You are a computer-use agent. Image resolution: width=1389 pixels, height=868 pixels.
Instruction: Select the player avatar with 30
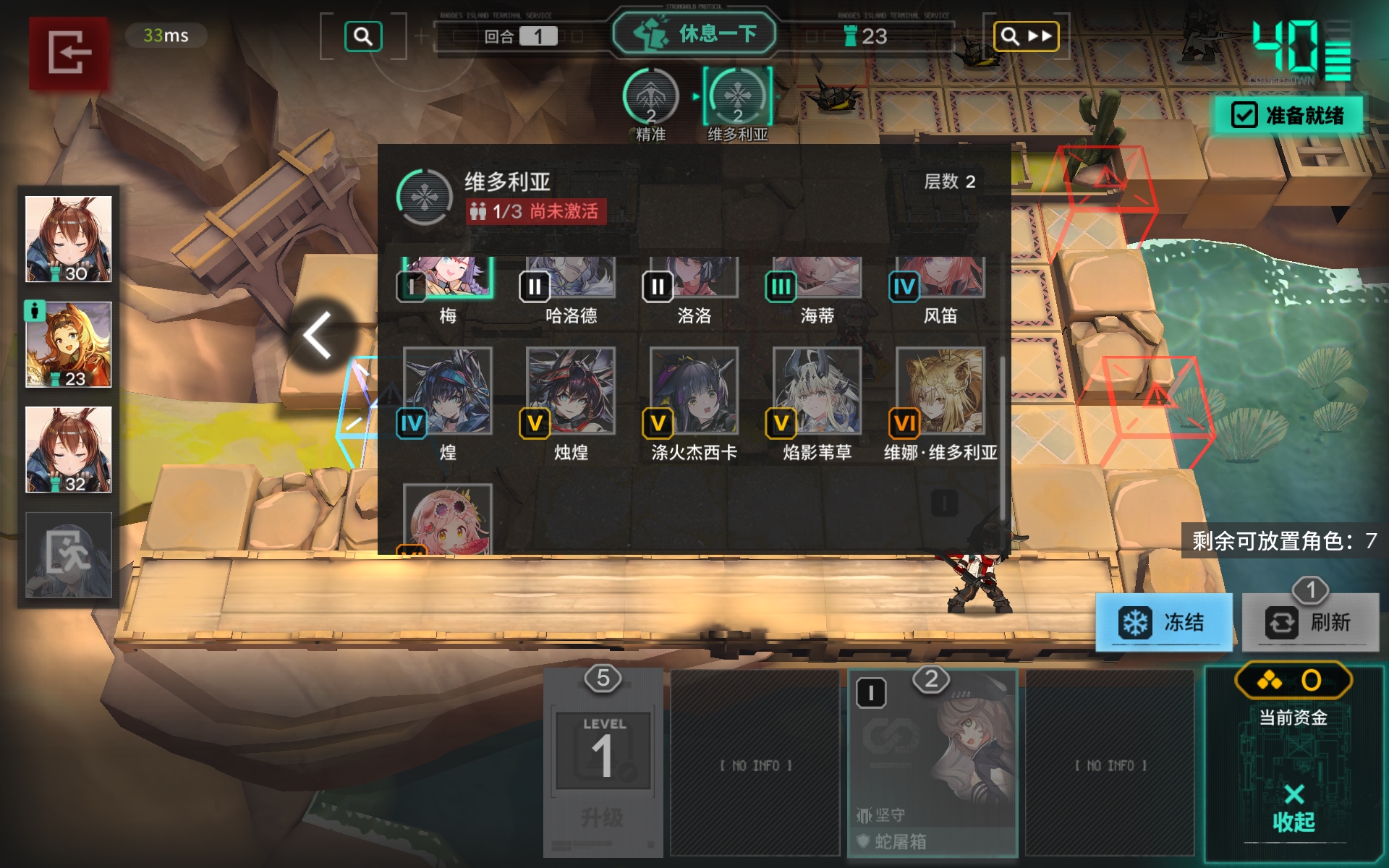(x=69, y=239)
